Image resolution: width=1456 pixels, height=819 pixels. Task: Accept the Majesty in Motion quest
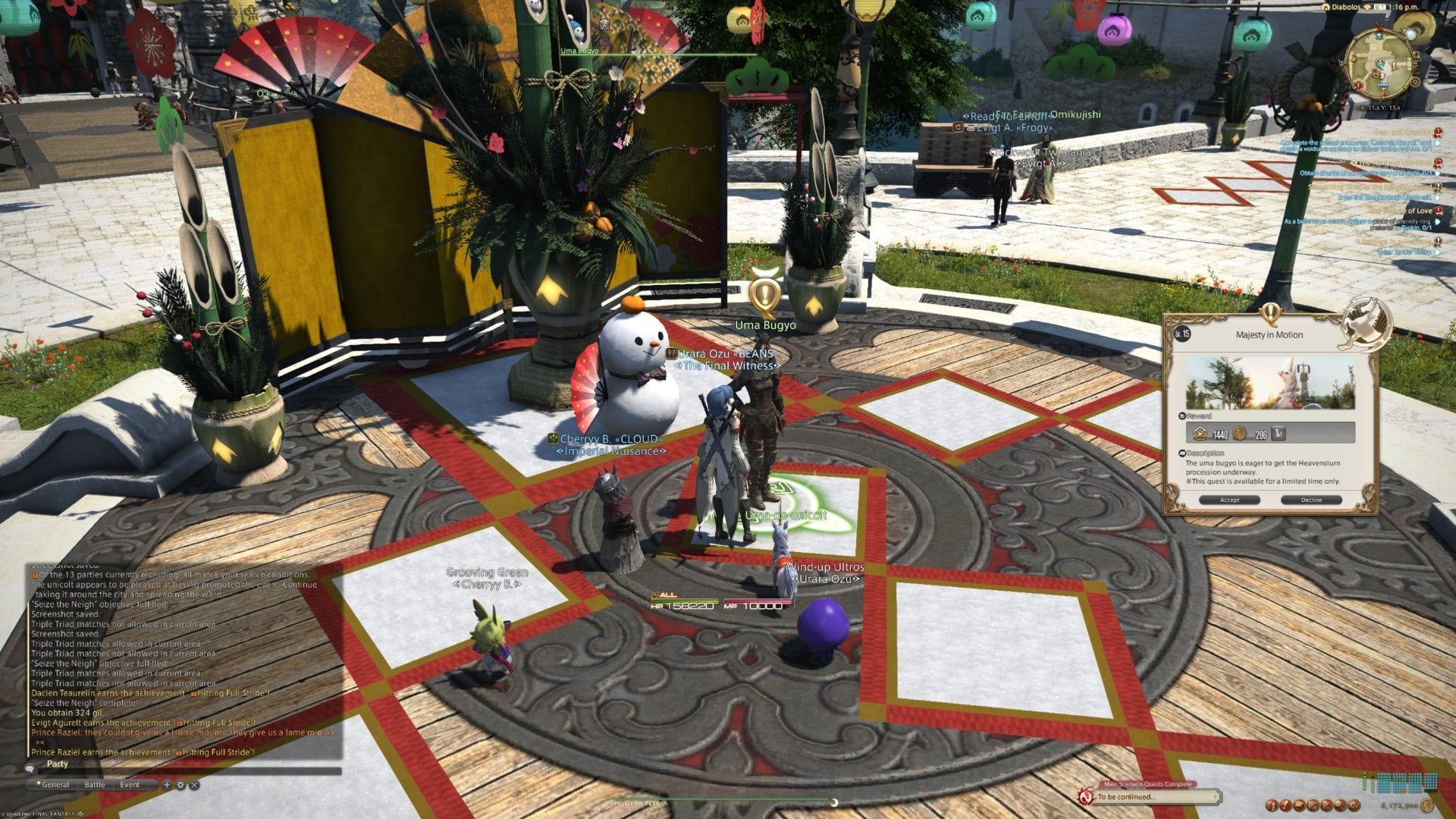coord(1231,500)
